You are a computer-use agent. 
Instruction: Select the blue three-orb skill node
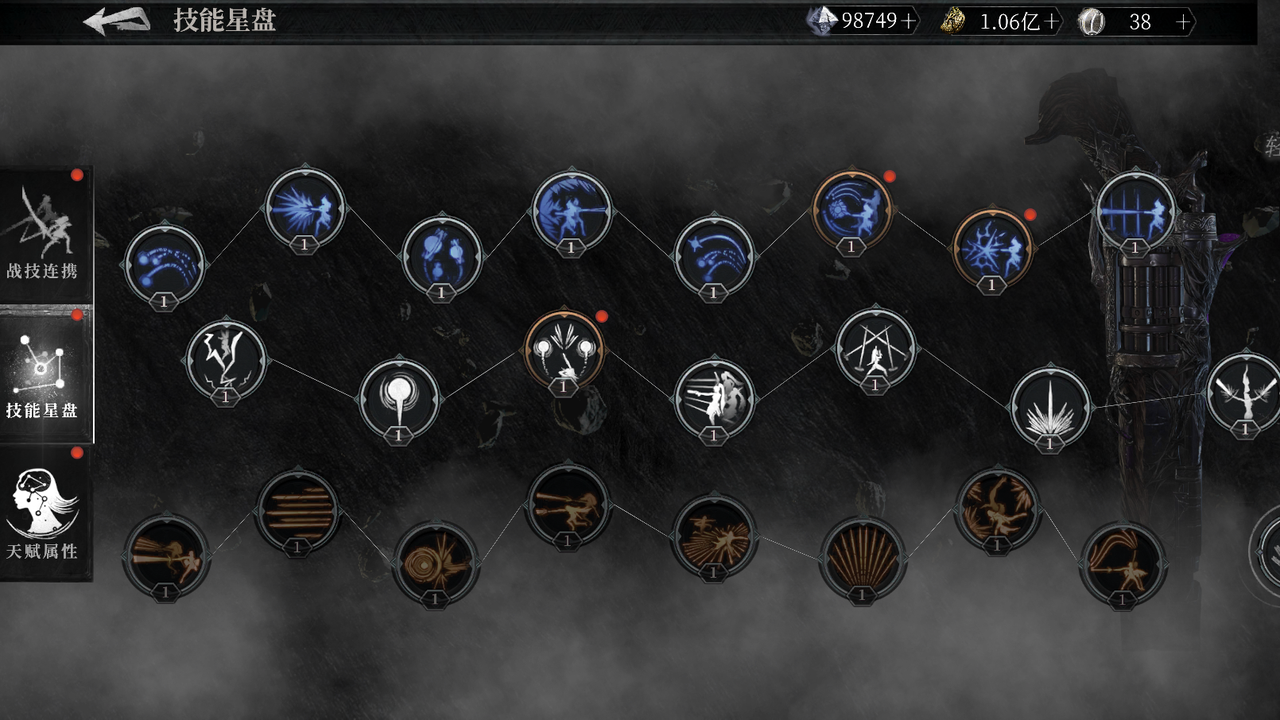click(442, 254)
